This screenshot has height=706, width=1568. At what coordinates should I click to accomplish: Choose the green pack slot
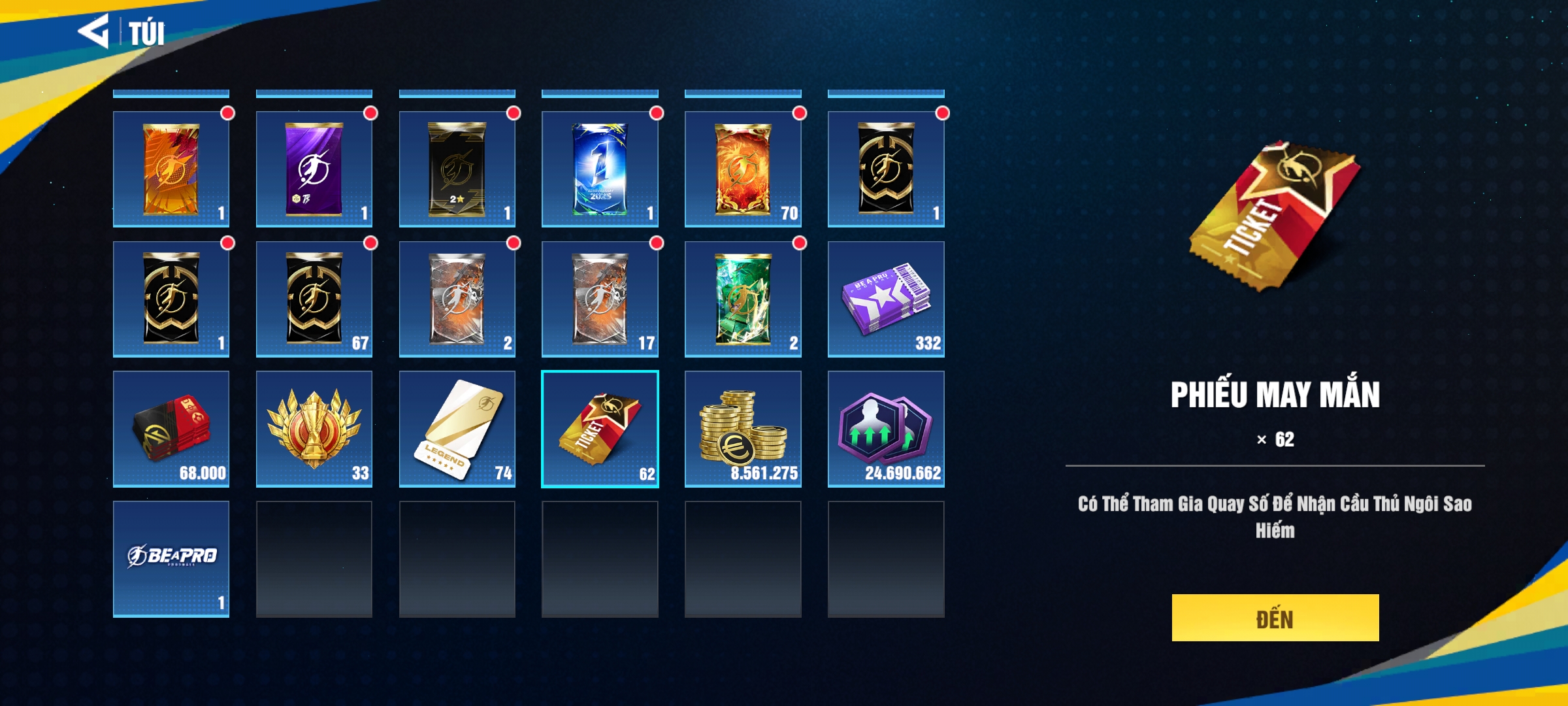pos(742,299)
